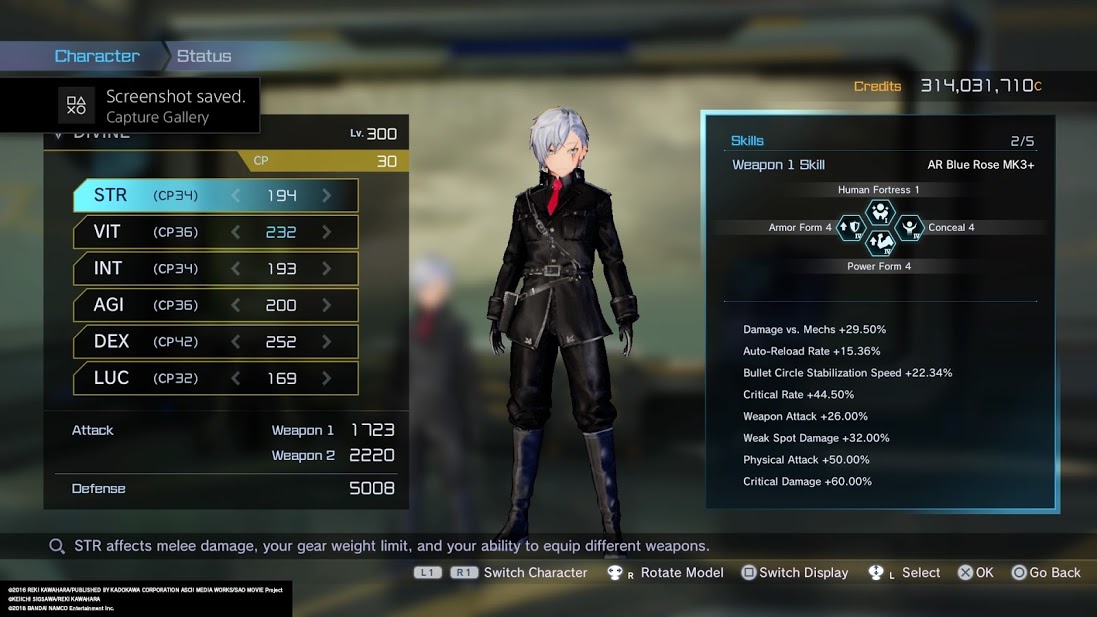Image resolution: width=1097 pixels, height=617 pixels.
Task: Switch to the Status tab
Action: [204, 56]
